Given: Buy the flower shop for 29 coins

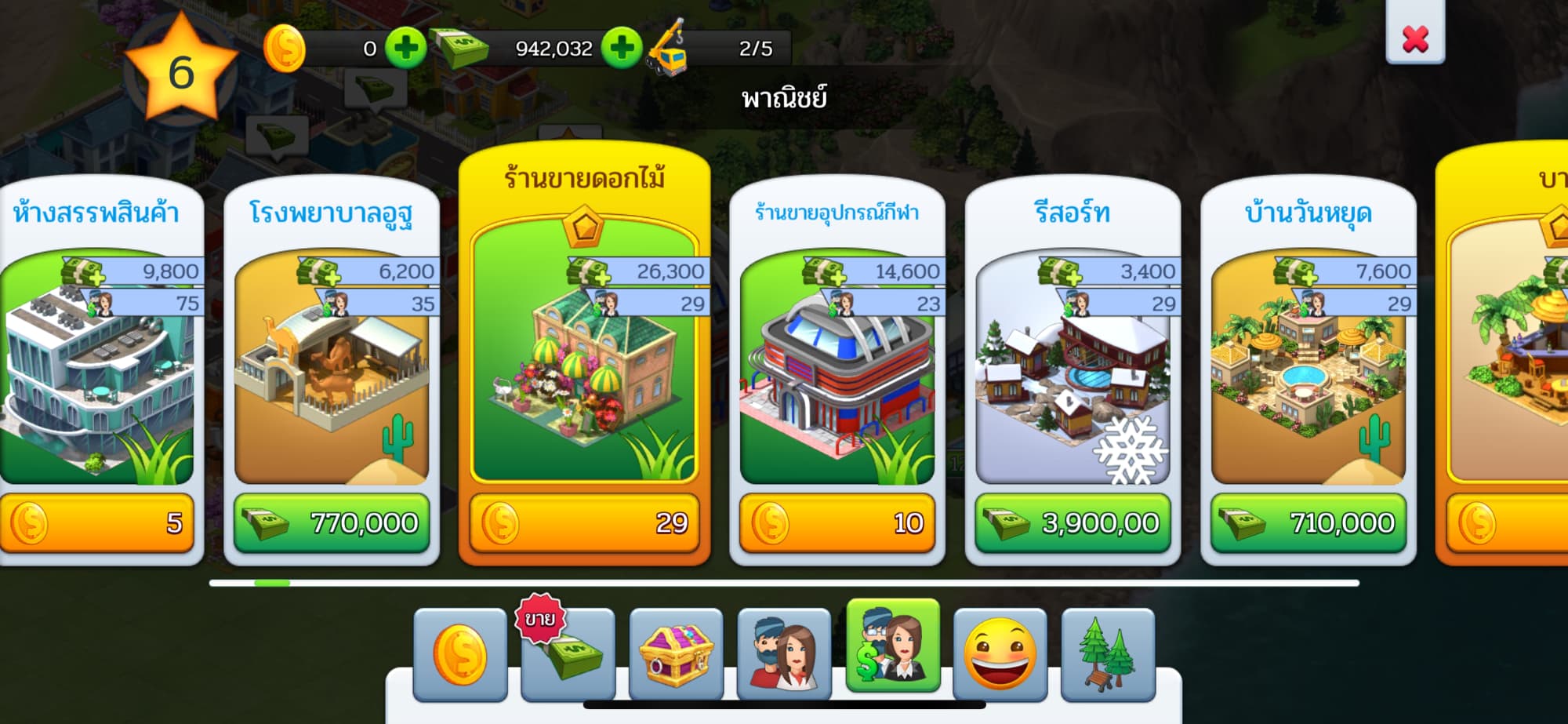Looking at the screenshot, I should click(x=585, y=523).
